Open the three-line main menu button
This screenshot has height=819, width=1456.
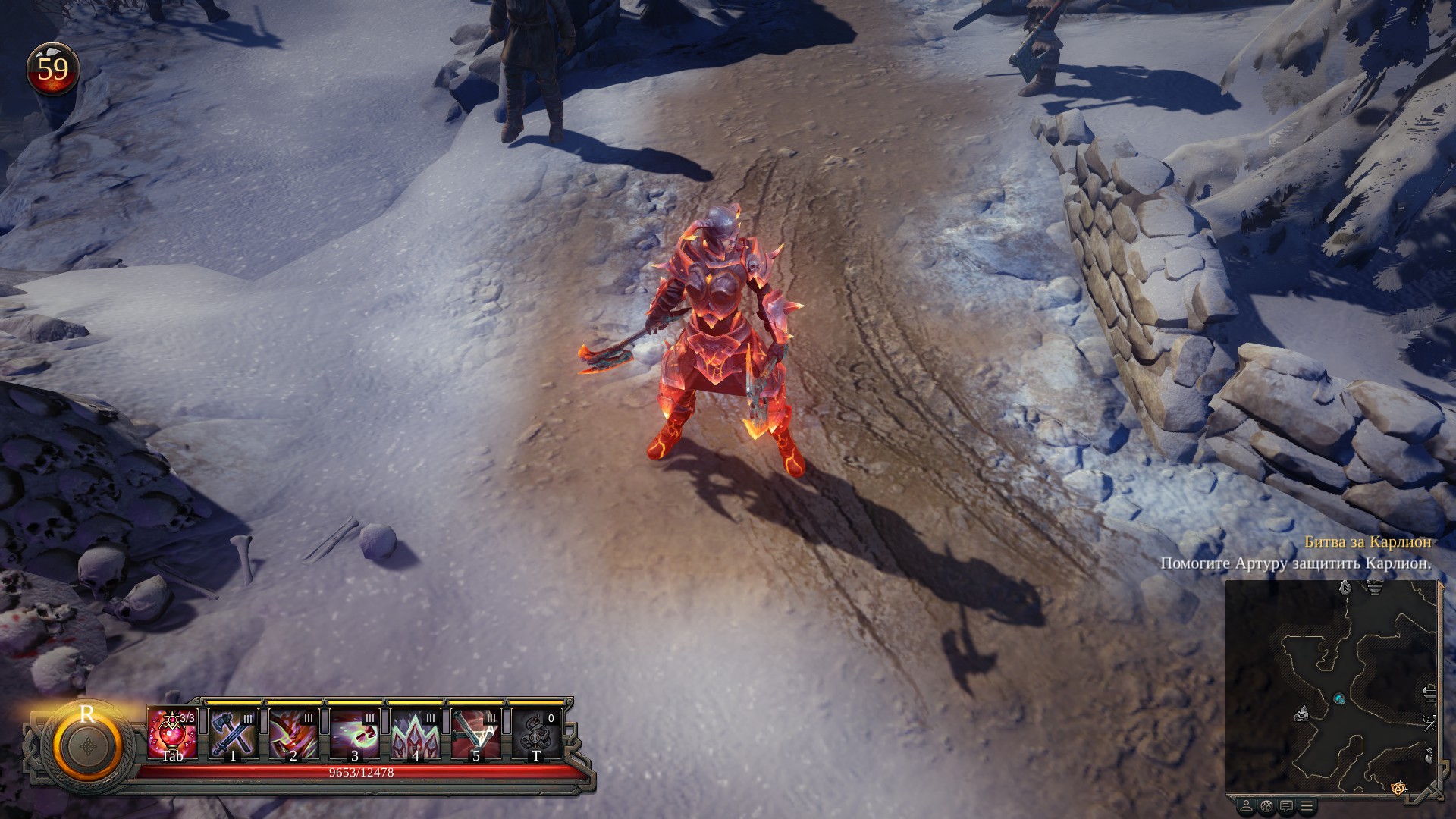coord(1307,805)
